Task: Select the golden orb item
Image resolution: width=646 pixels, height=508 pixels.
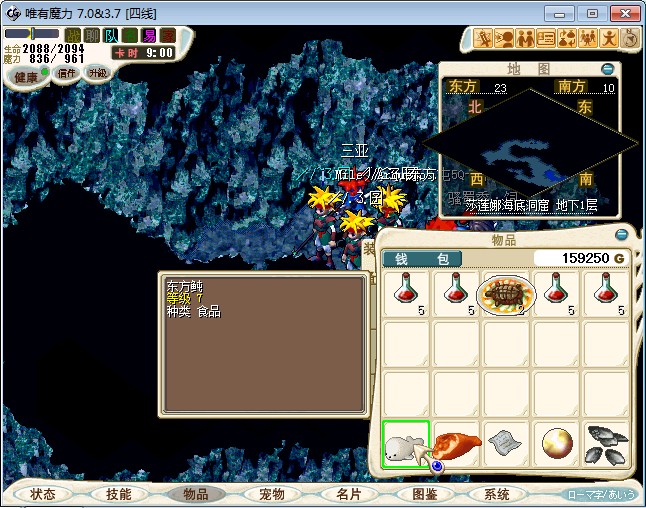Action: tap(556, 443)
